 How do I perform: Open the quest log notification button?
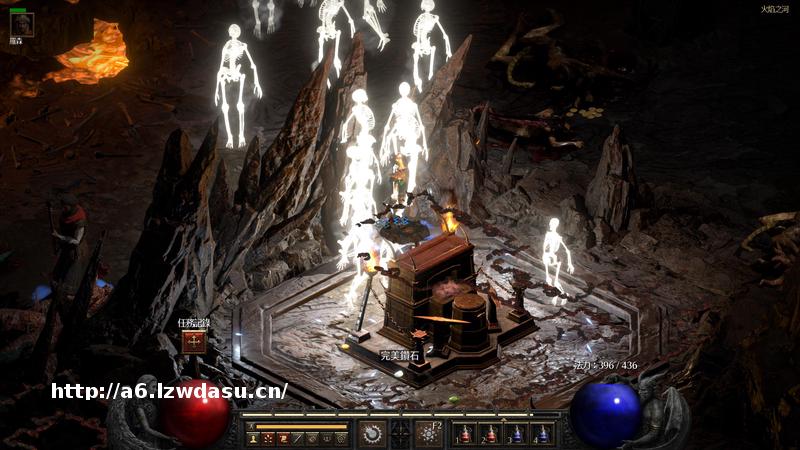(194, 341)
